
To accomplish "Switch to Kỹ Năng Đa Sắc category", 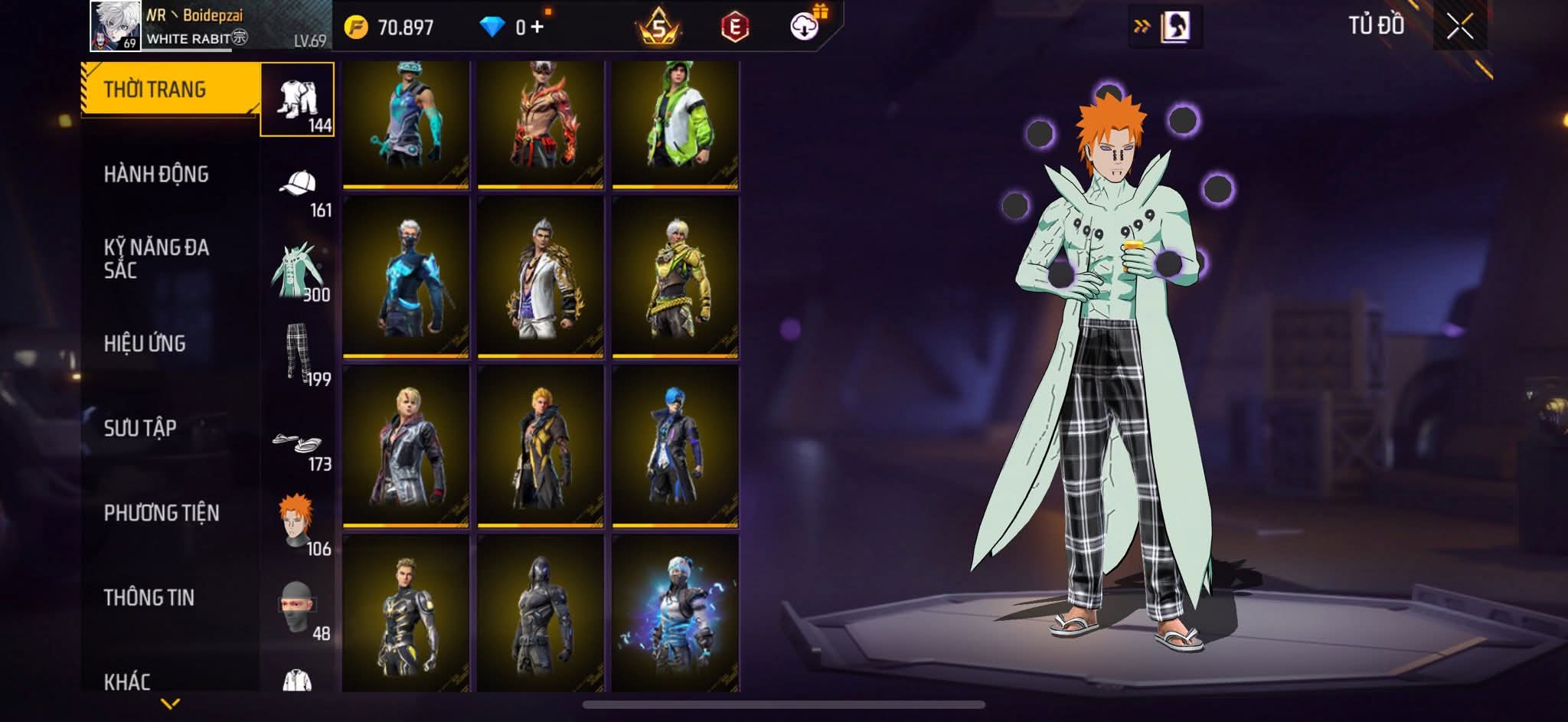I will (x=156, y=258).
